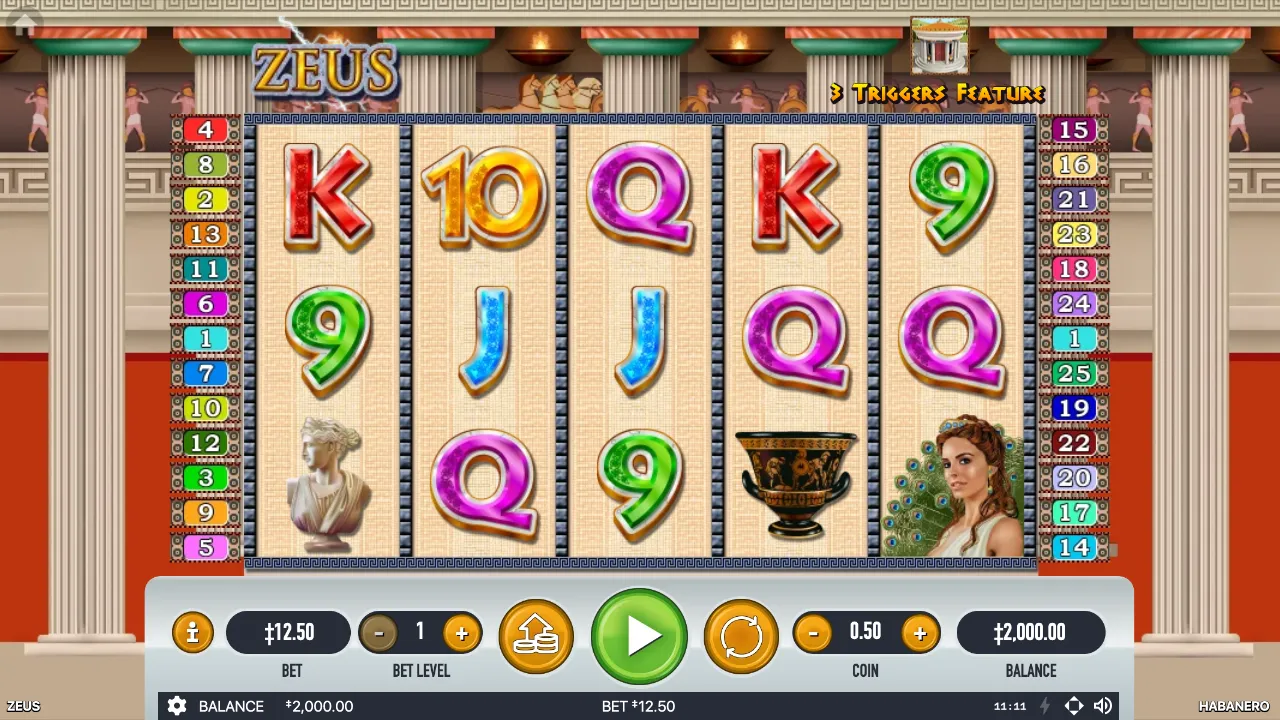Show payline 13 marker

tap(205, 234)
